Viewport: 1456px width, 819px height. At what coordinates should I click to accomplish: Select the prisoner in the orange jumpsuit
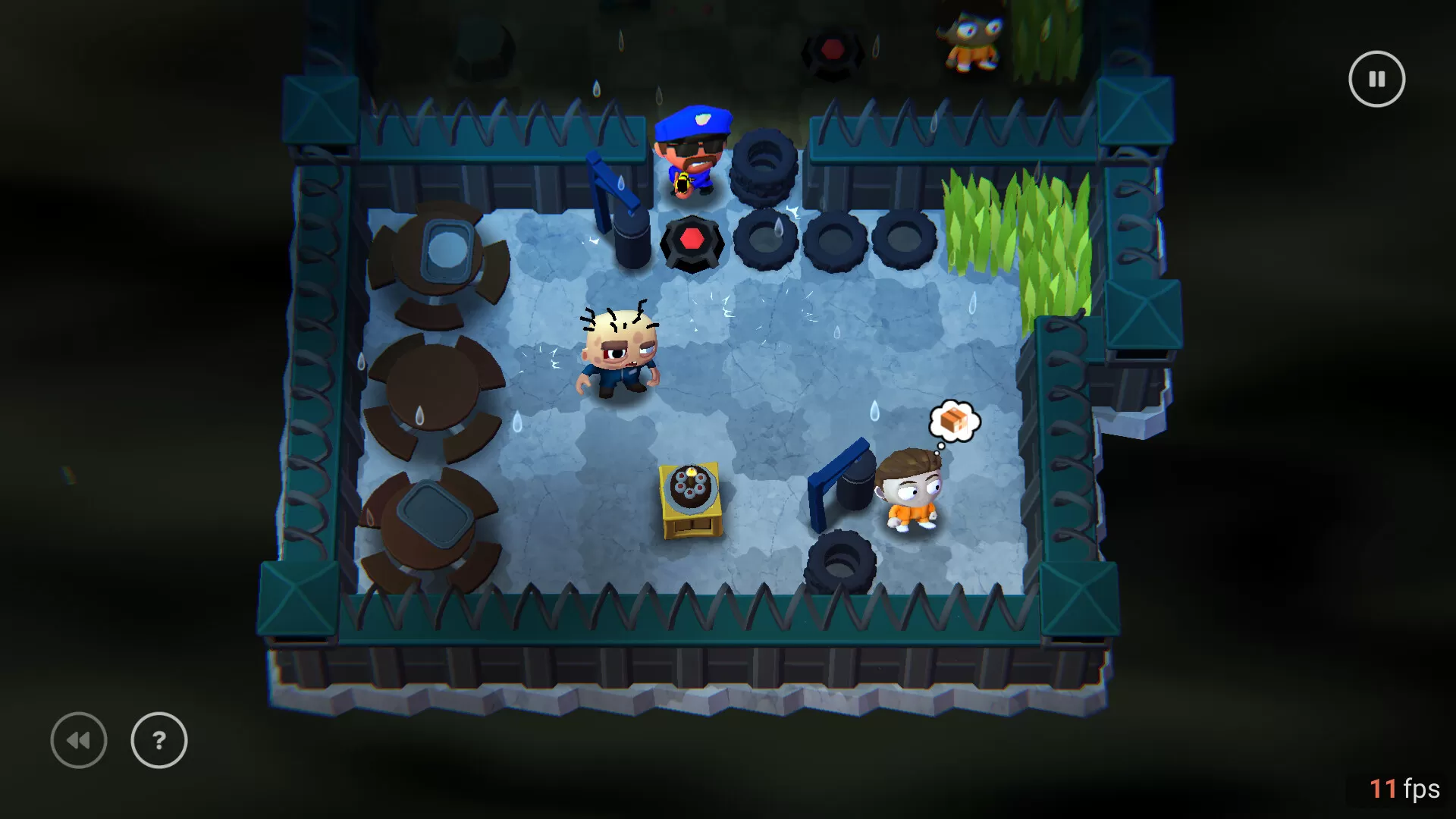pyautogui.click(x=912, y=493)
